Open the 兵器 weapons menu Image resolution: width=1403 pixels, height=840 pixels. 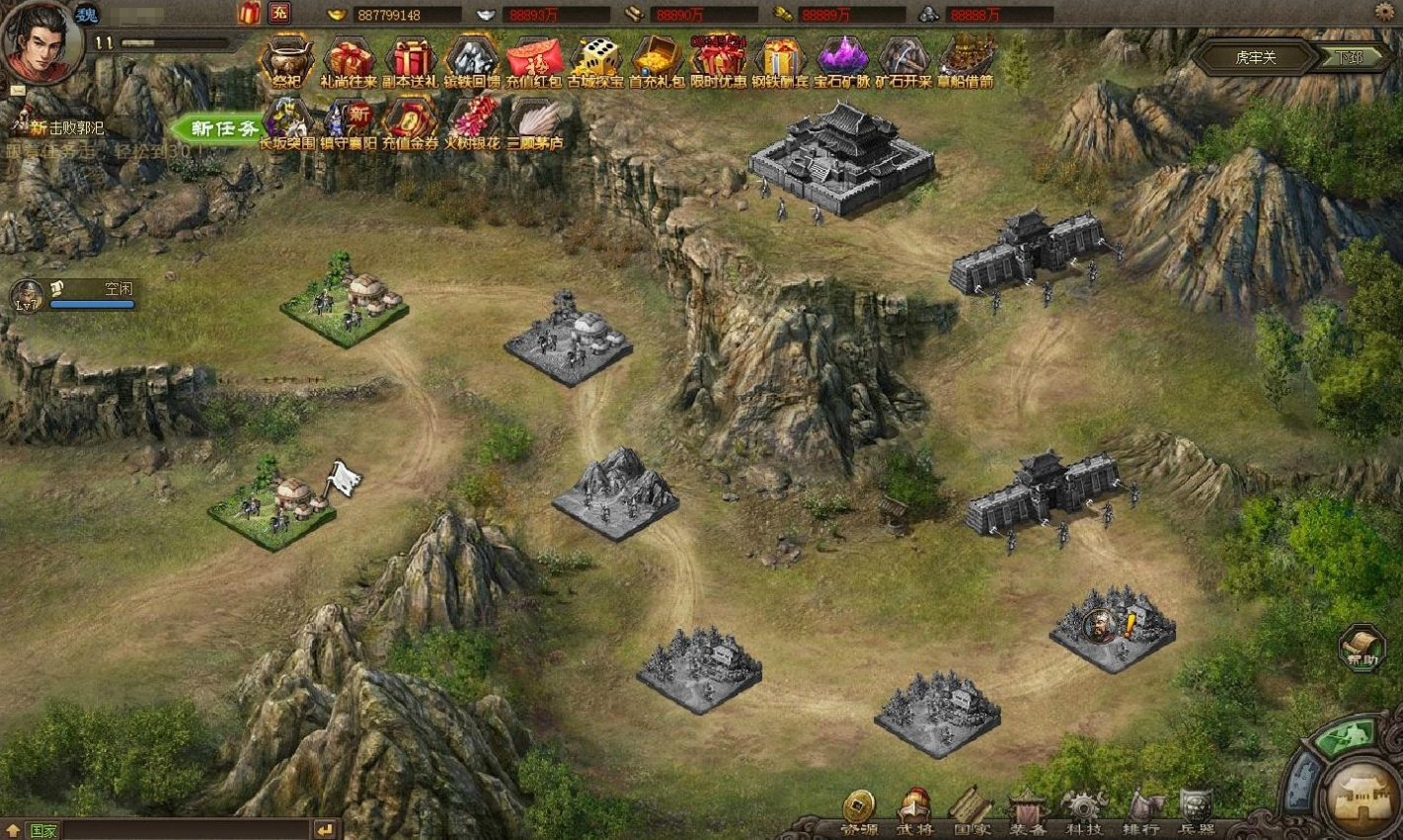click(1197, 812)
